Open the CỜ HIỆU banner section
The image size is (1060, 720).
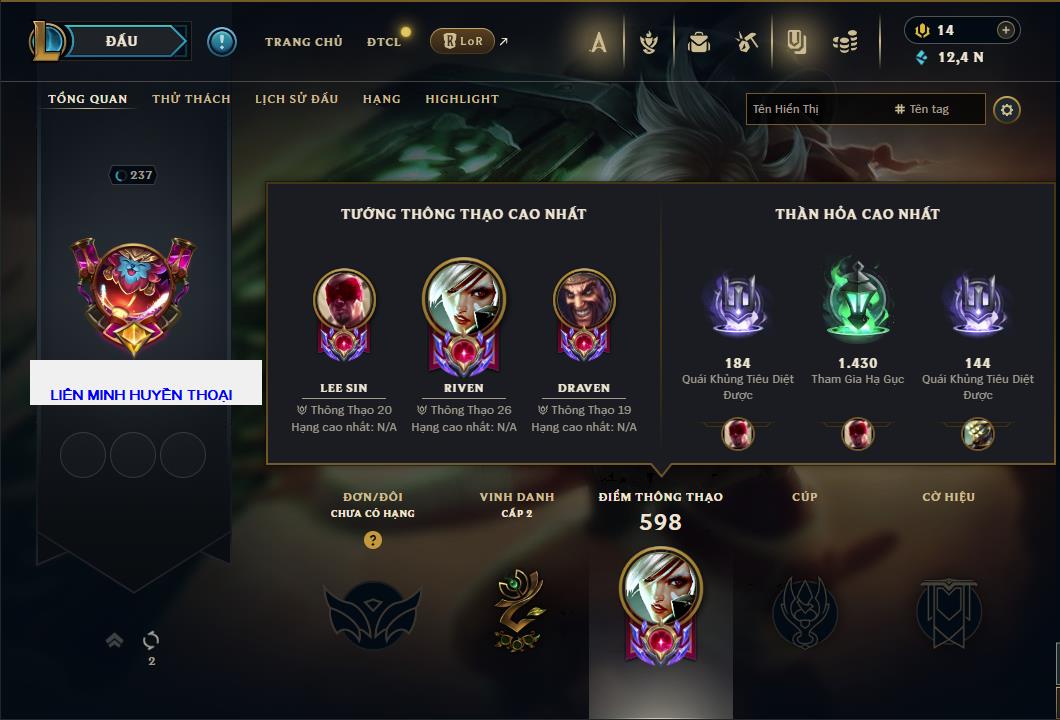(x=948, y=611)
